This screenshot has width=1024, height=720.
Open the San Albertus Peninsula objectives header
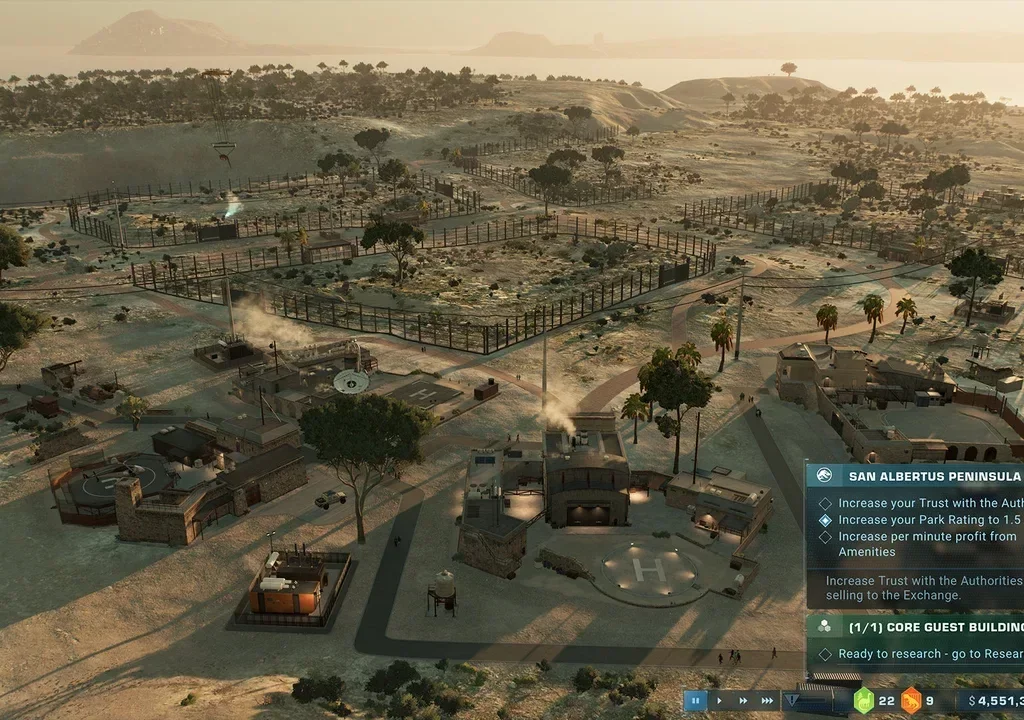[920, 476]
